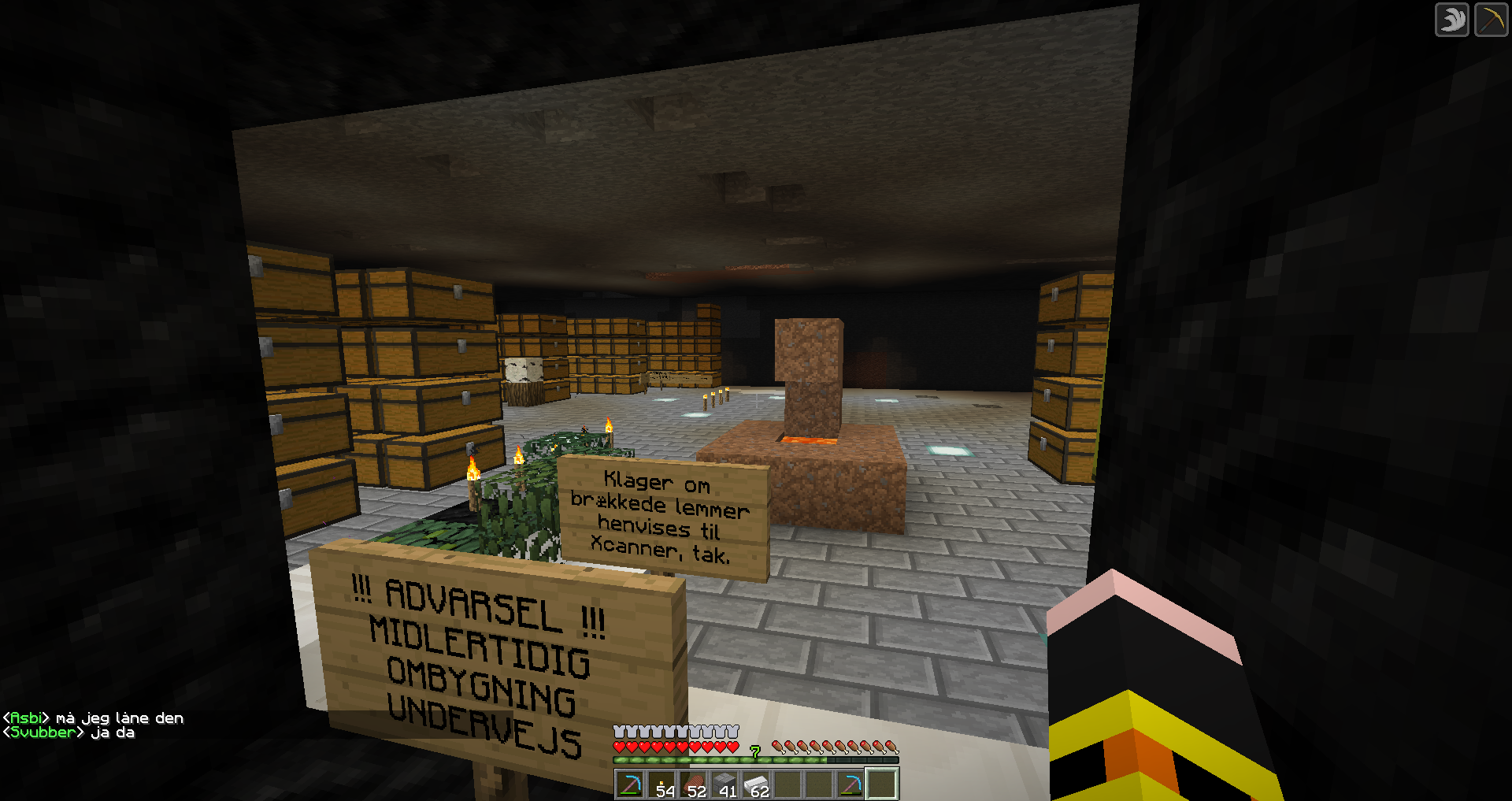Image resolution: width=1512 pixels, height=801 pixels.
Task: Click the Speed status effect icon
Action: [1451, 20]
